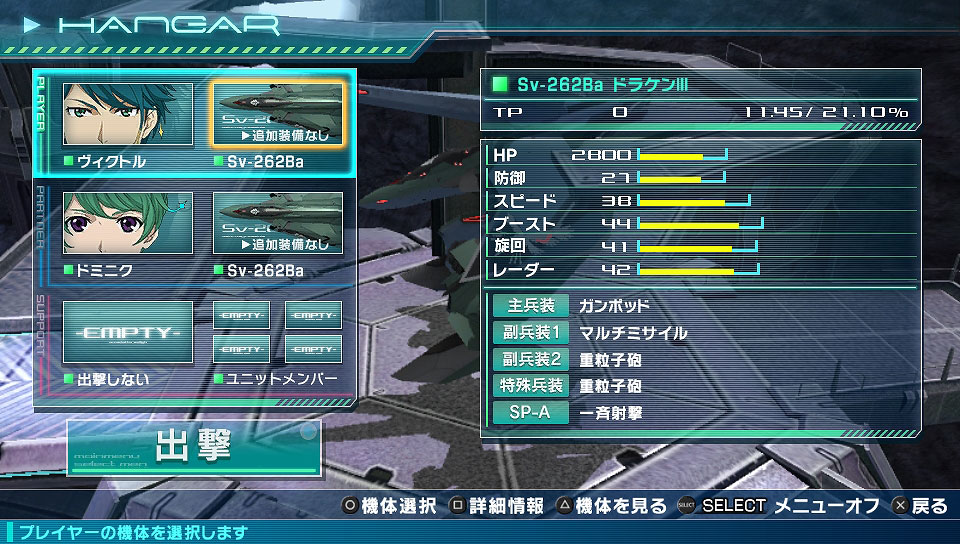
Task: Select pilot ヴィクトル portrait
Action: [128, 114]
